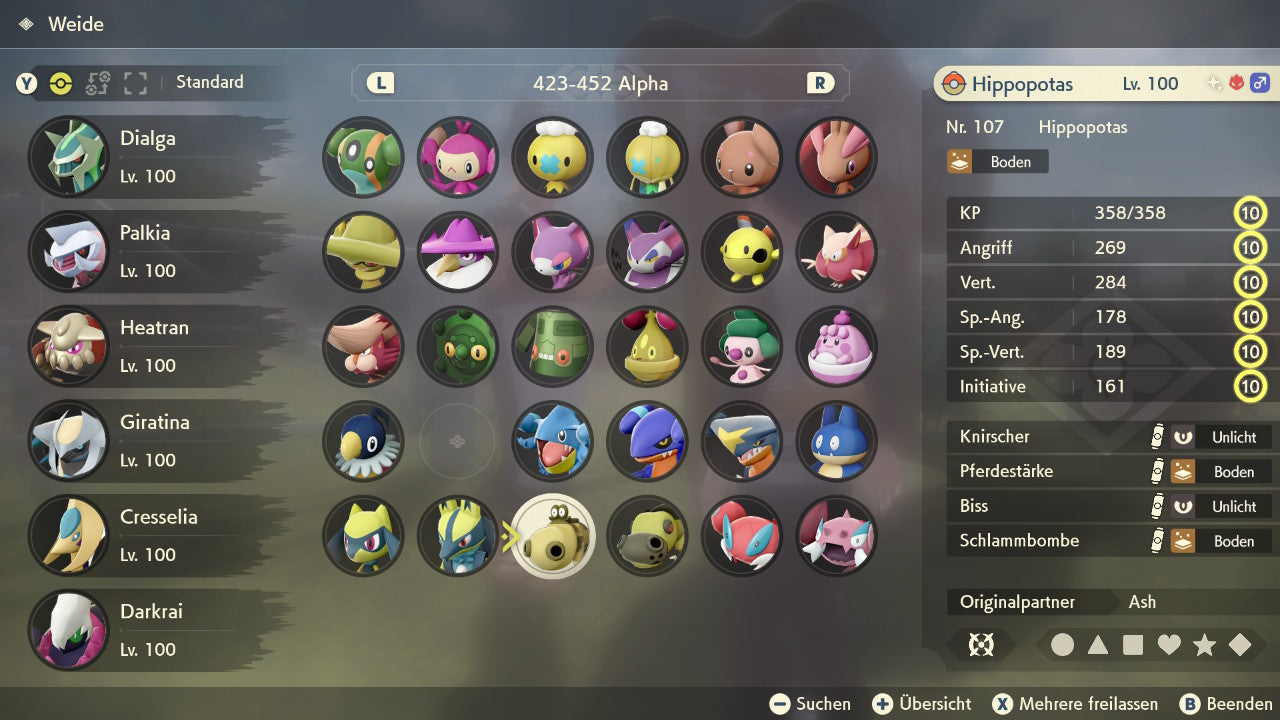Toggle the square mark for Hippopotas
The height and width of the screenshot is (720, 1280).
pyautogui.click(x=1131, y=644)
